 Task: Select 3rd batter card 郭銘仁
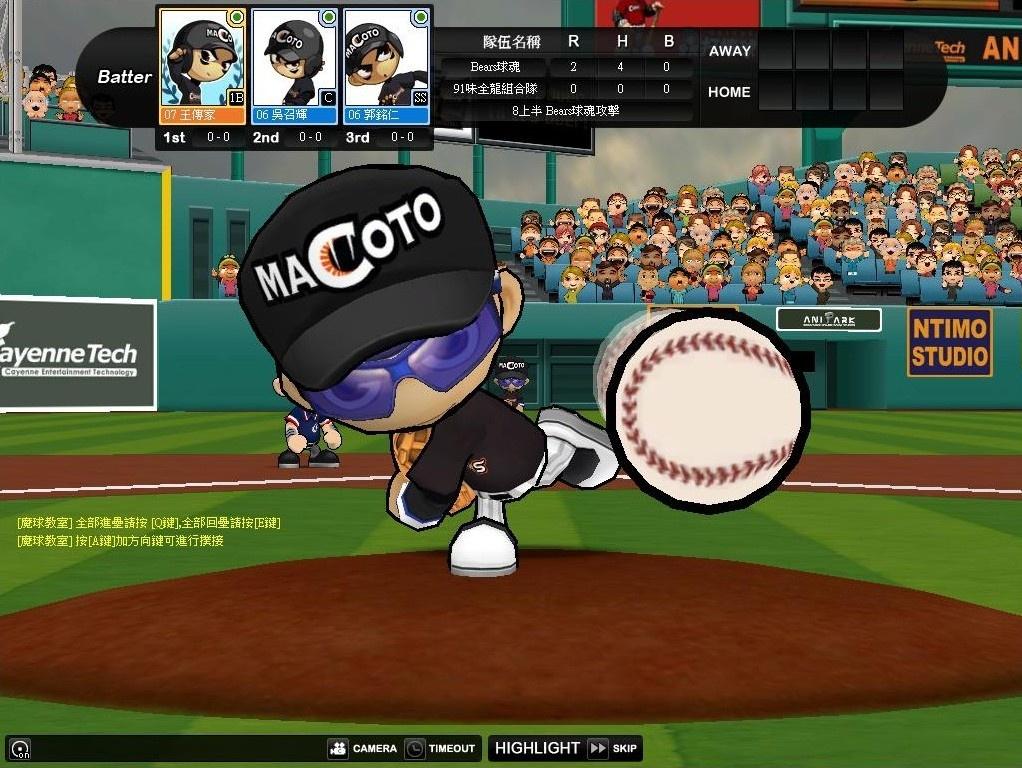coord(386,66)
